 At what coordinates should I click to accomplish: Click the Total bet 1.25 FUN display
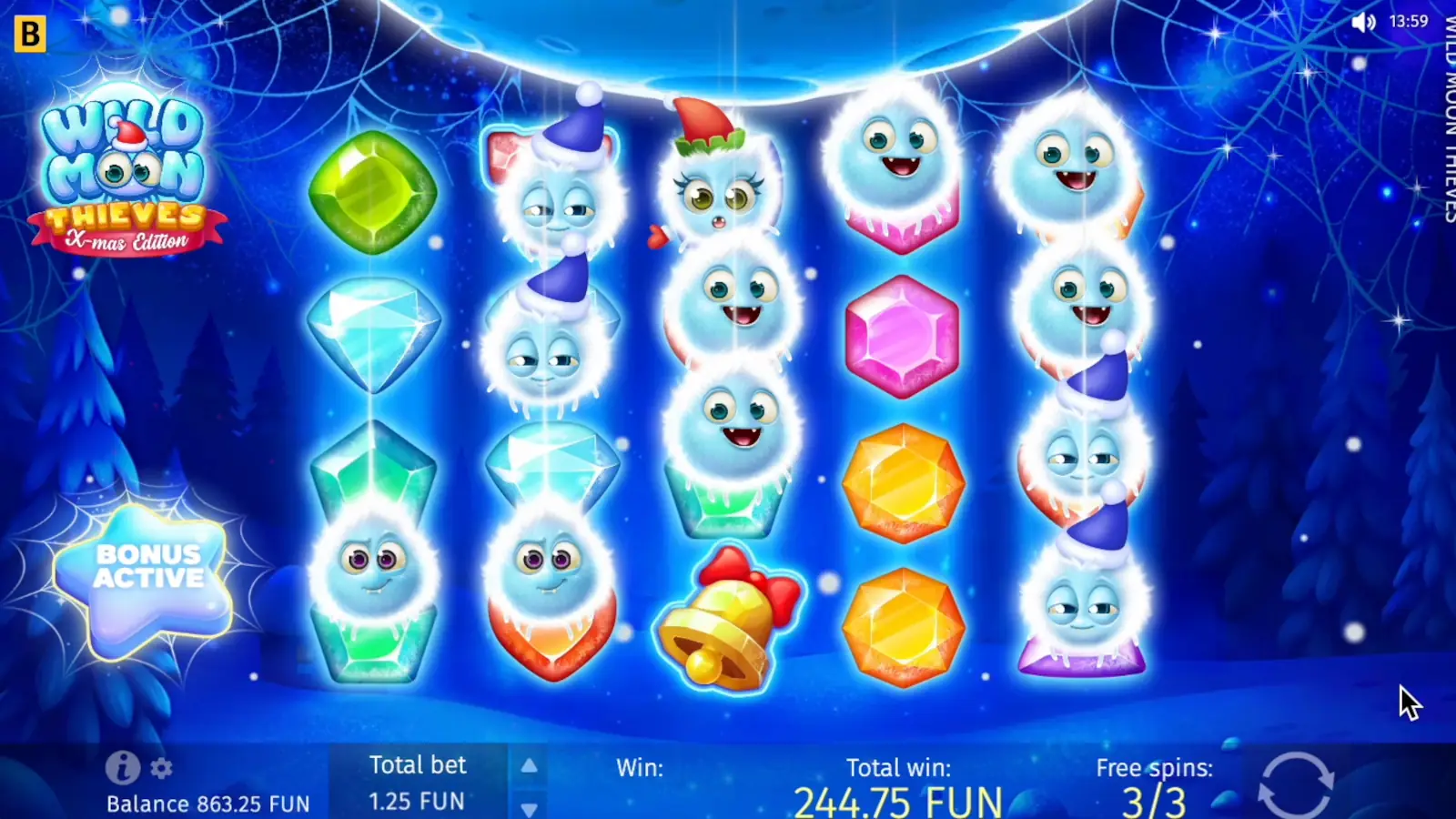(419, 783)
